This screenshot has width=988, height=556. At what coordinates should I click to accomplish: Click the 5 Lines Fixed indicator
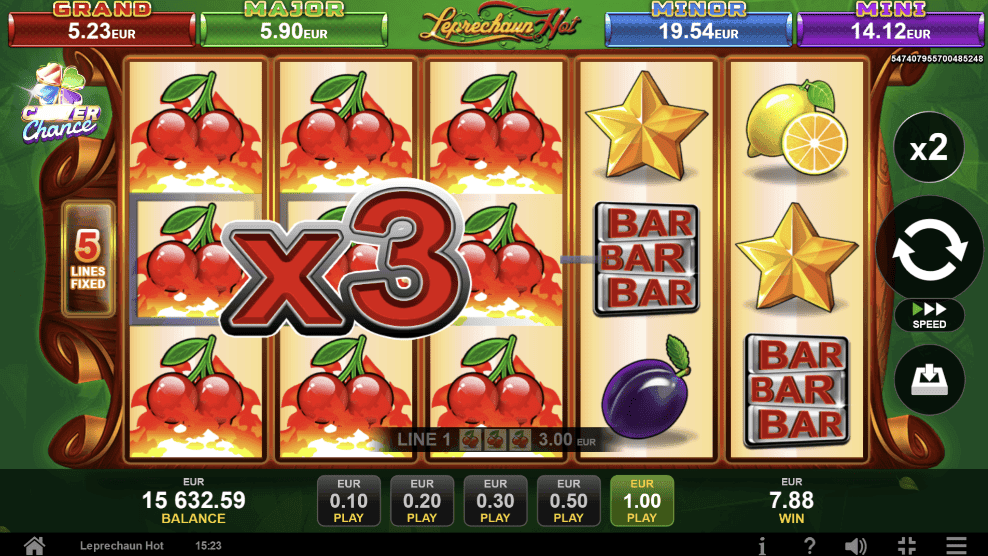click(88, 259)
